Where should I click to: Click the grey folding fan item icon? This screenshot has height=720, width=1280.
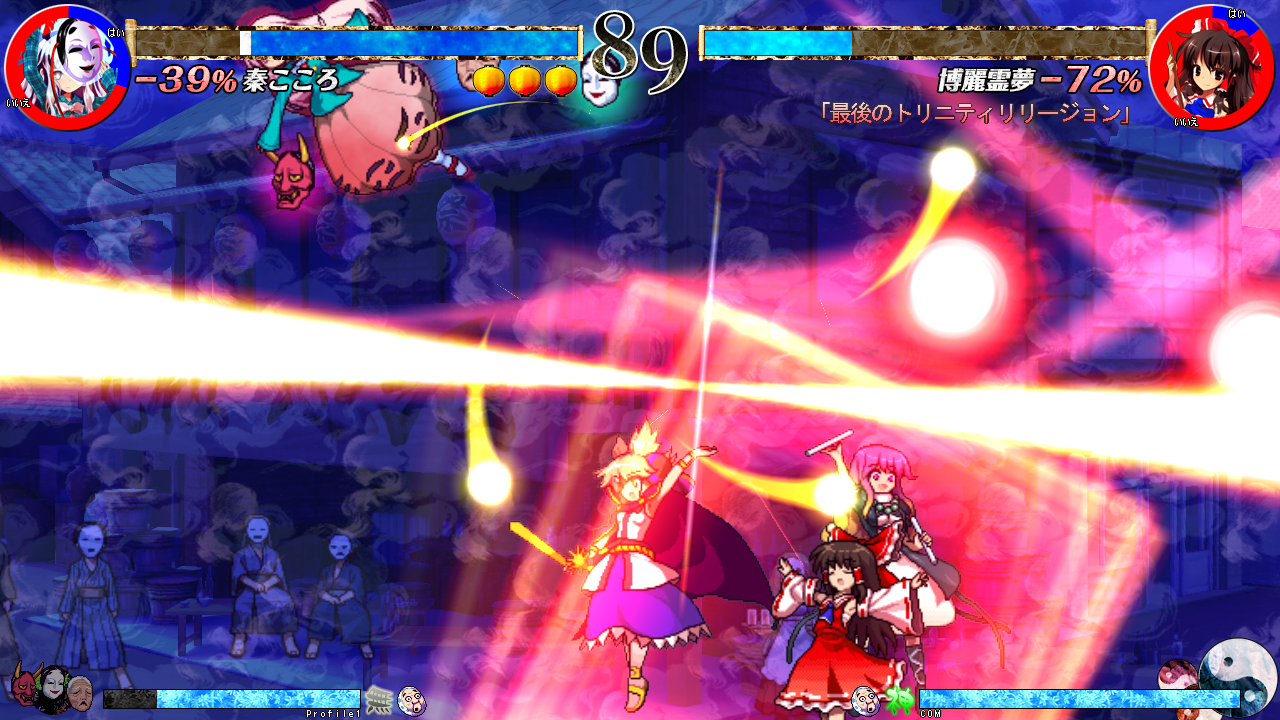click(379, 700)
